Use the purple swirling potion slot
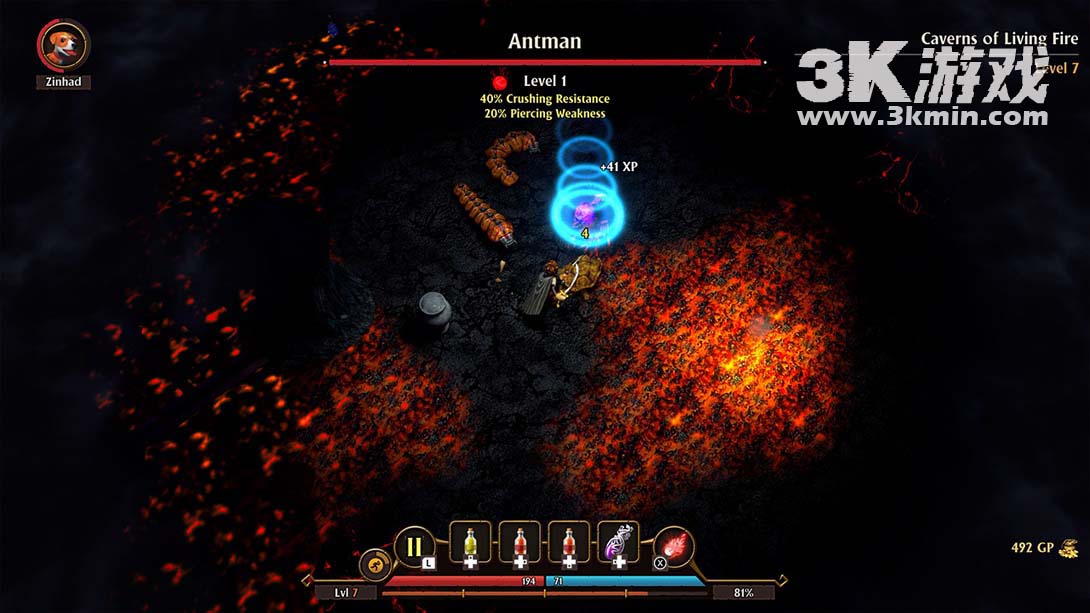 pos(618,543)
